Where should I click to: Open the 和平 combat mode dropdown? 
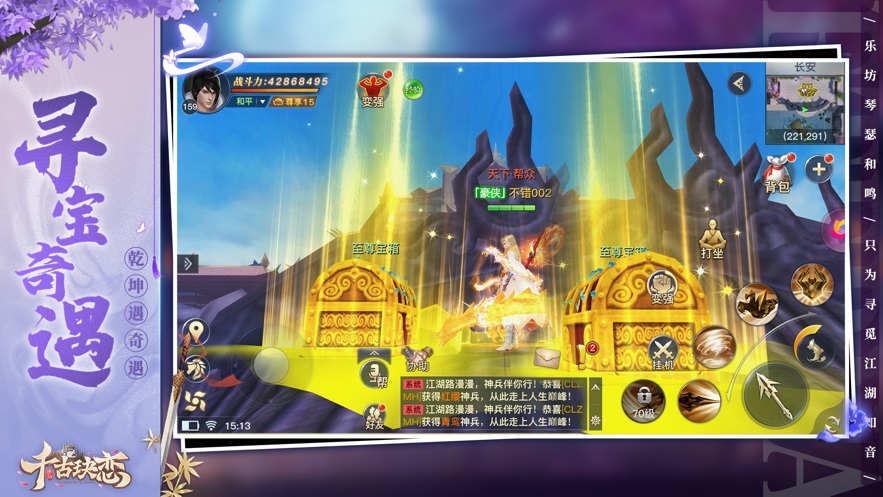(x=251, y=101)
